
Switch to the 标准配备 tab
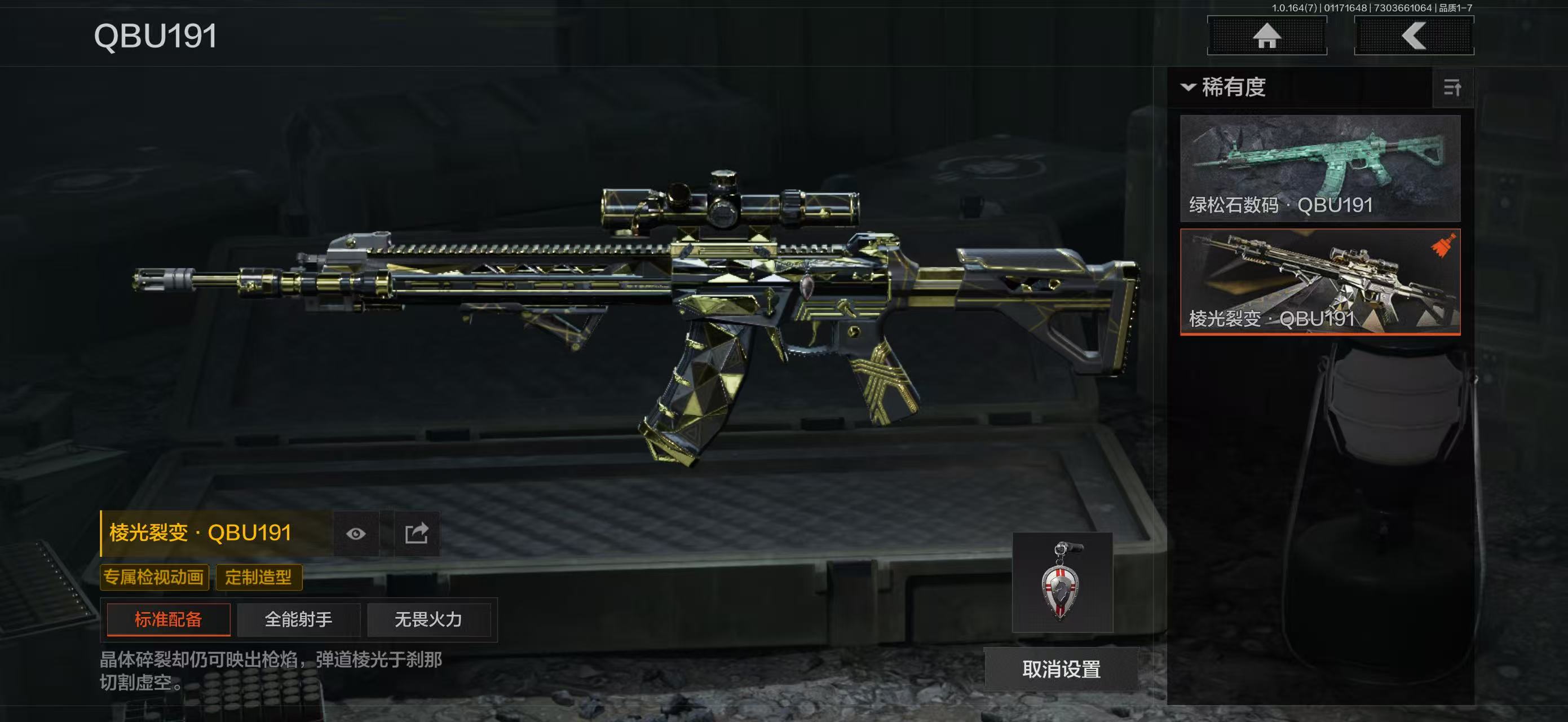(169, 620)
